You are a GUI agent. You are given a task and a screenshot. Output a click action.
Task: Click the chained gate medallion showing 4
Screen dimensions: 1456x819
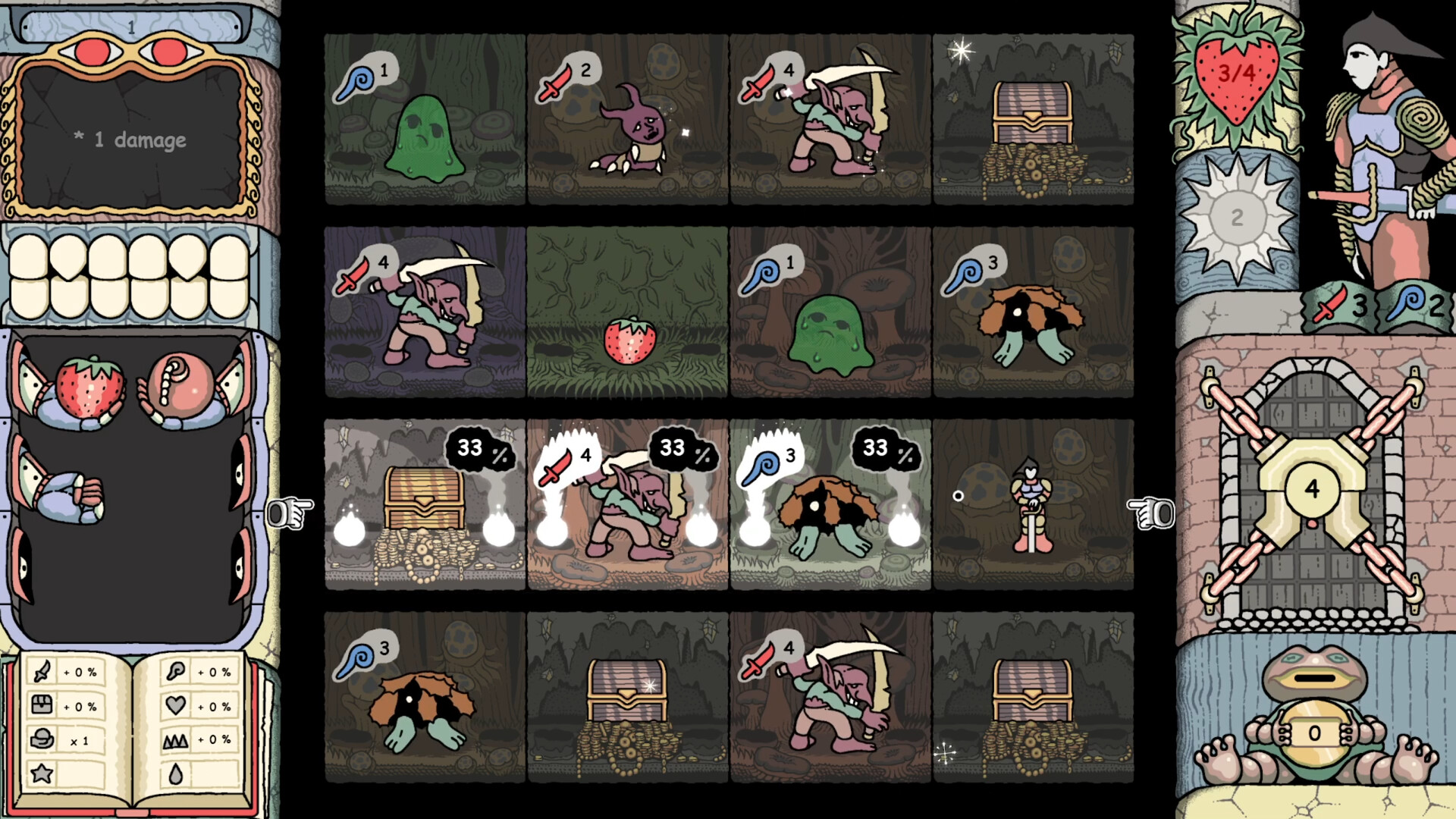click(1313, 489)
